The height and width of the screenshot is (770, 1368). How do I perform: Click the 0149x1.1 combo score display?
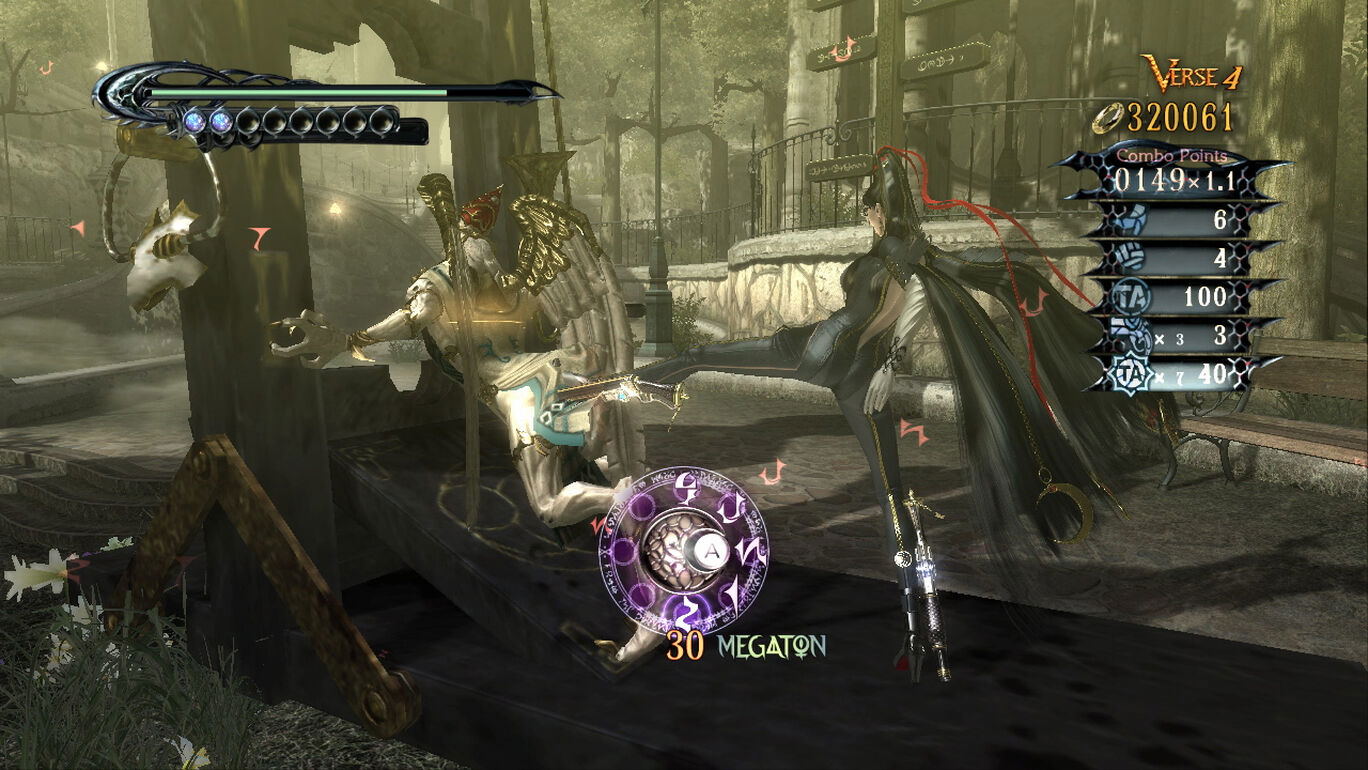[1175, 179]
